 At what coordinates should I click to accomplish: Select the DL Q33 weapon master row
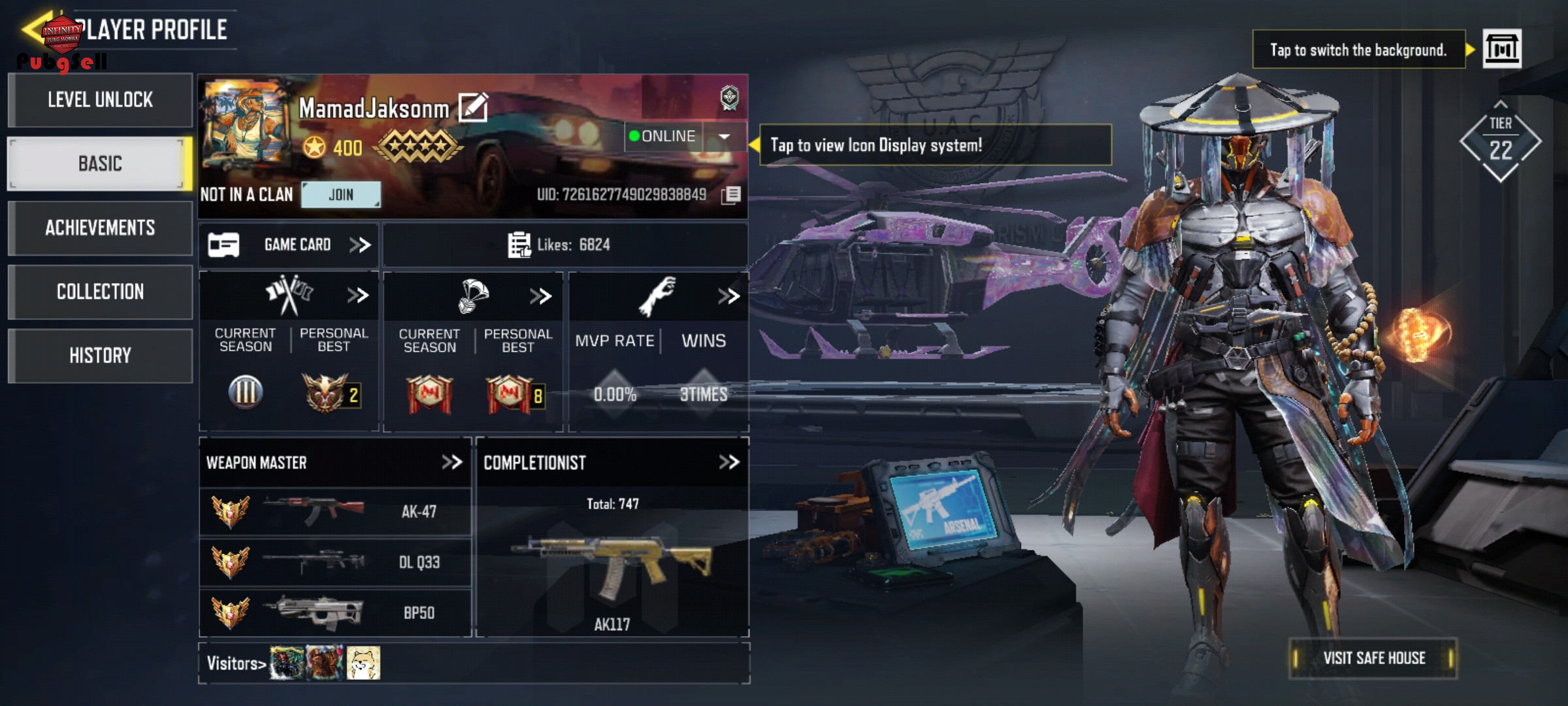pos(335,562)
